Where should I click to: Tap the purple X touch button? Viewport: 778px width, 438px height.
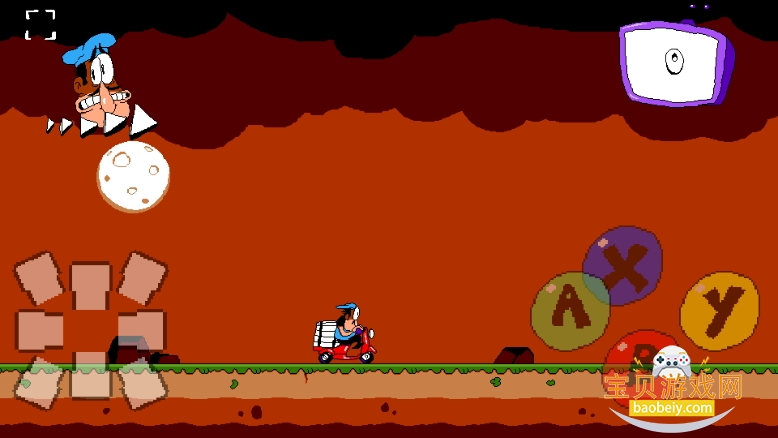point(623,265)
